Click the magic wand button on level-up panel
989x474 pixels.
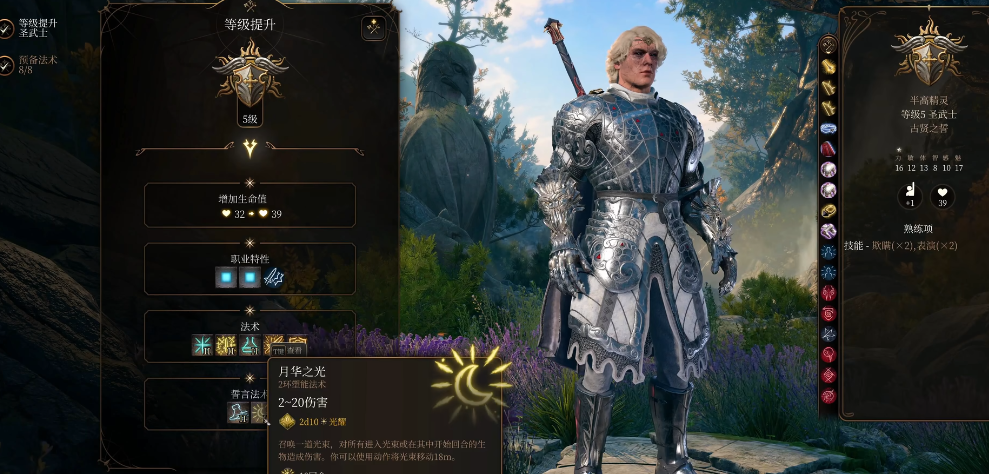point(374,29)
